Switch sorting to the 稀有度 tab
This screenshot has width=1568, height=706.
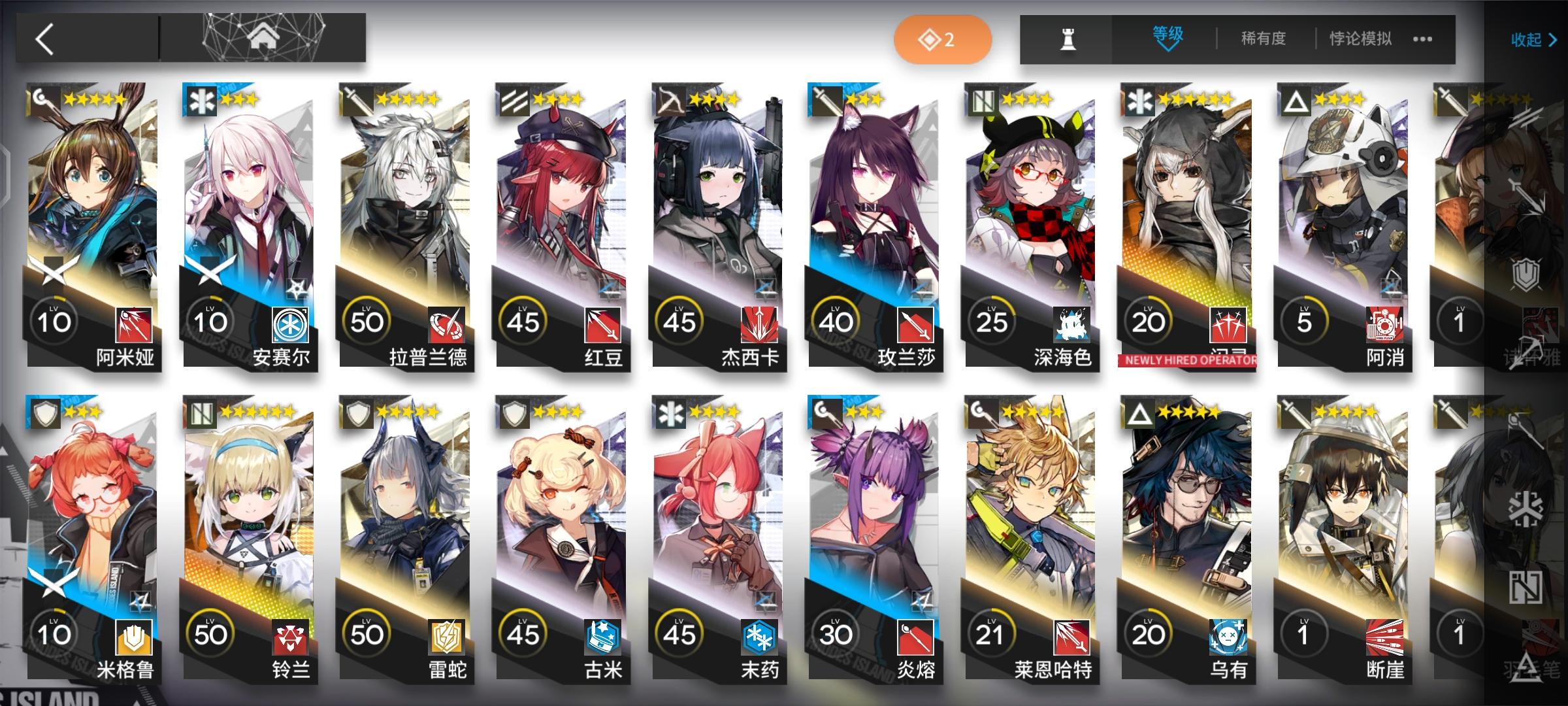point(1264,38)
